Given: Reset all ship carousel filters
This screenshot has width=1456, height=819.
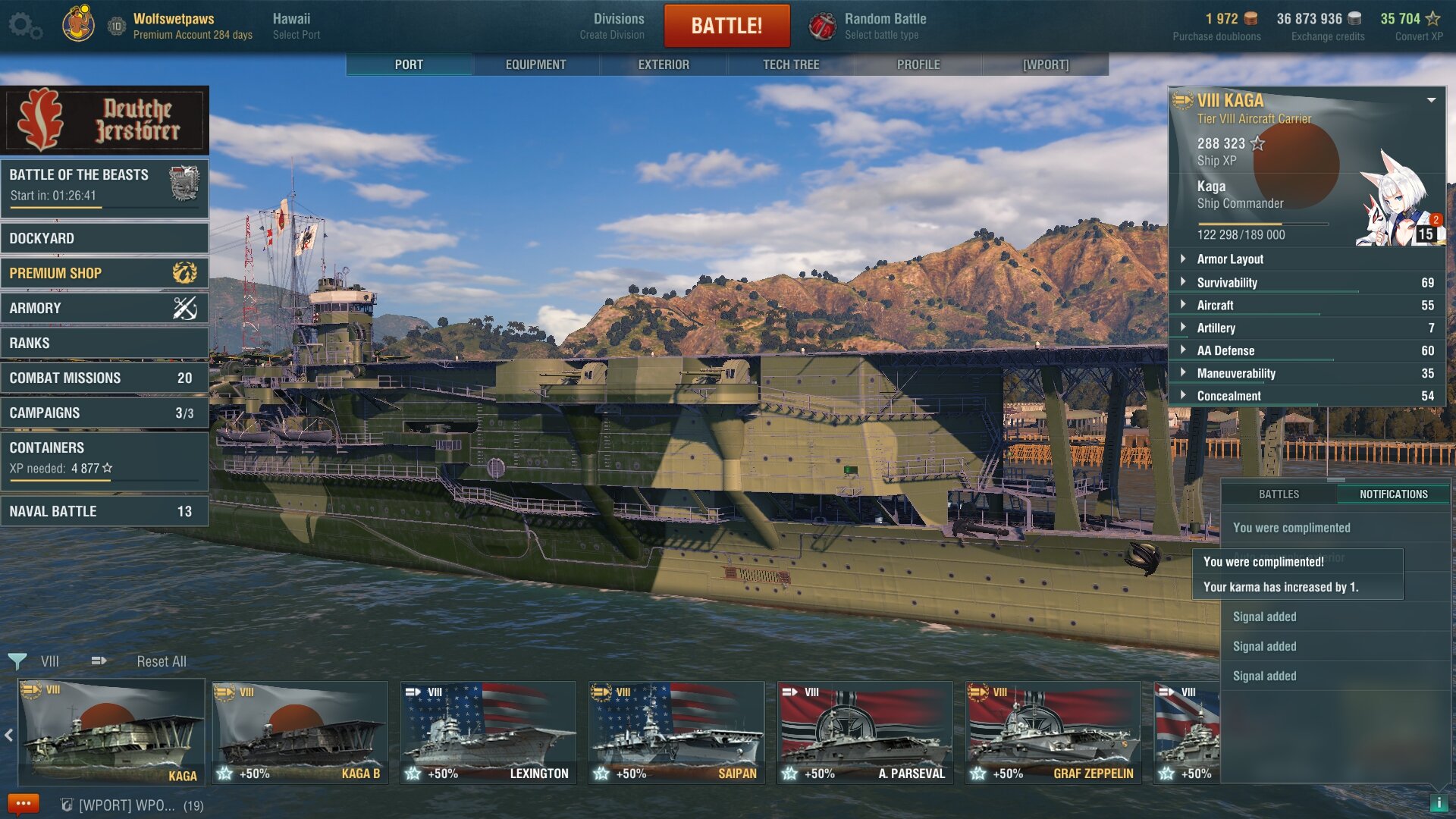Looking at the screenshot, I should 162,661.
